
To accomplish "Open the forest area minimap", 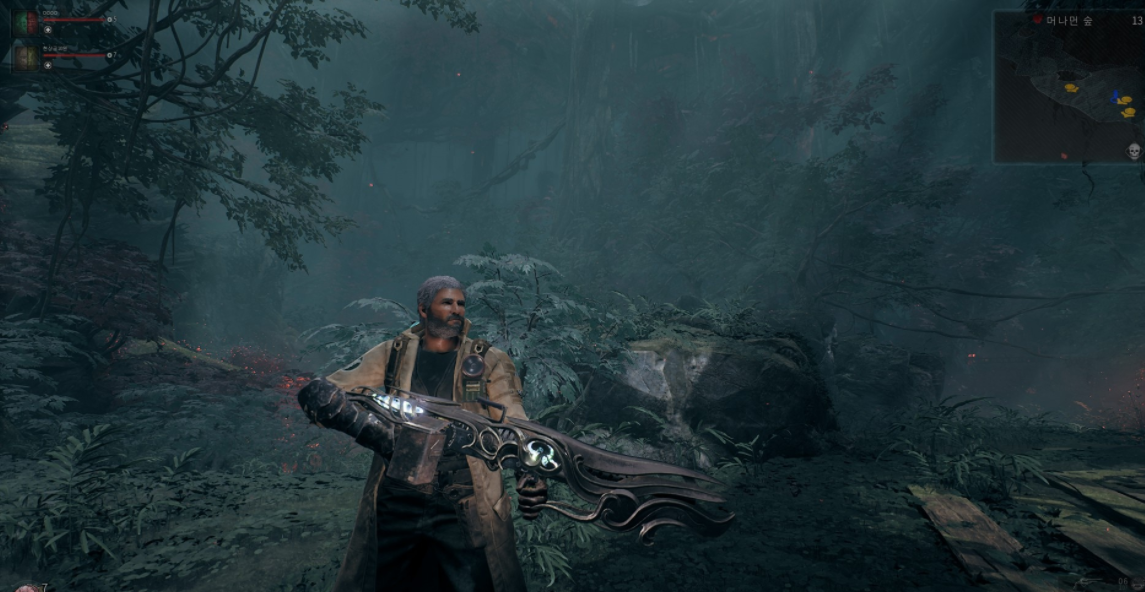I will 1067,90.
